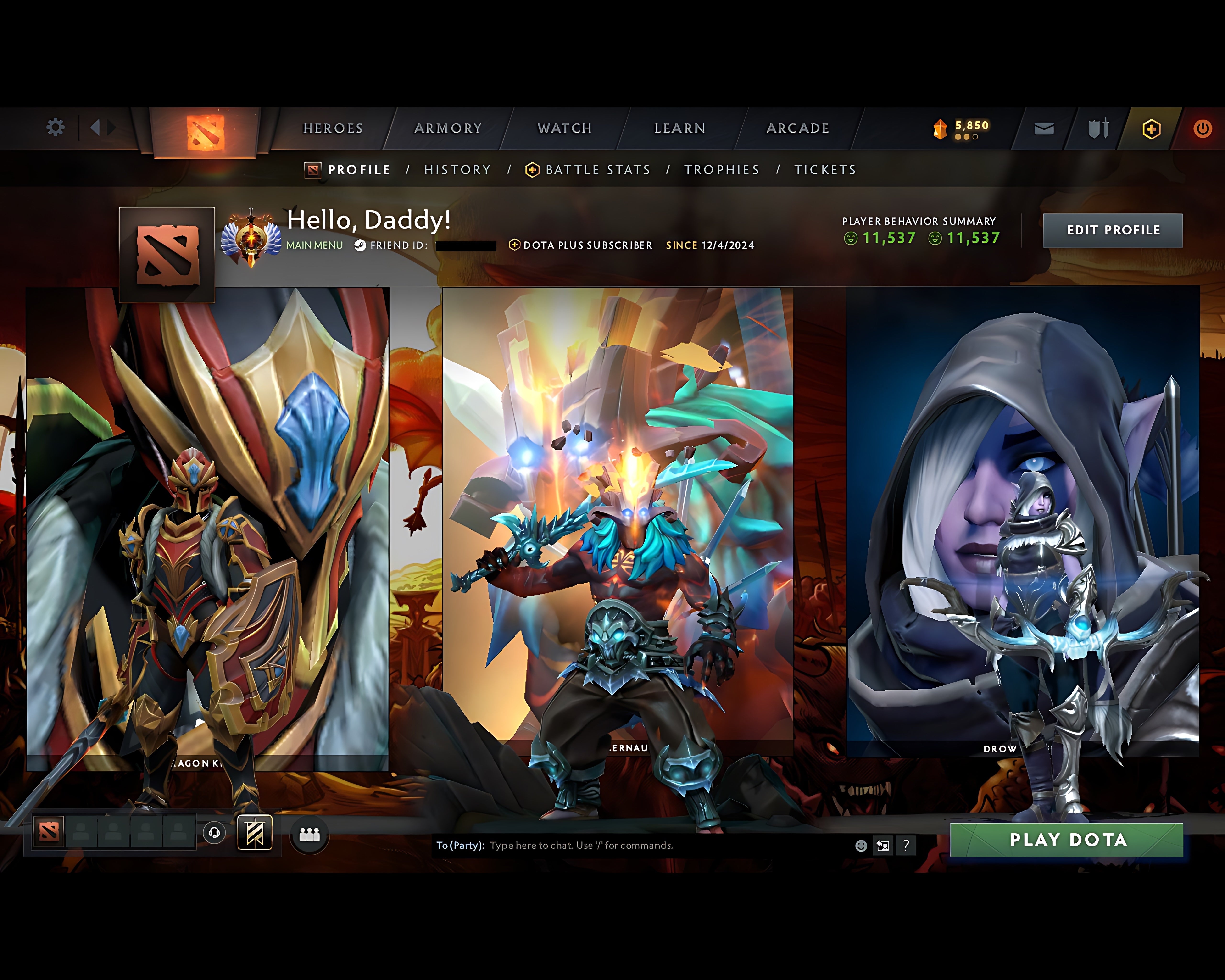
Task: Open the emoticon picker in the chat bar
Action: click(861, 845)
